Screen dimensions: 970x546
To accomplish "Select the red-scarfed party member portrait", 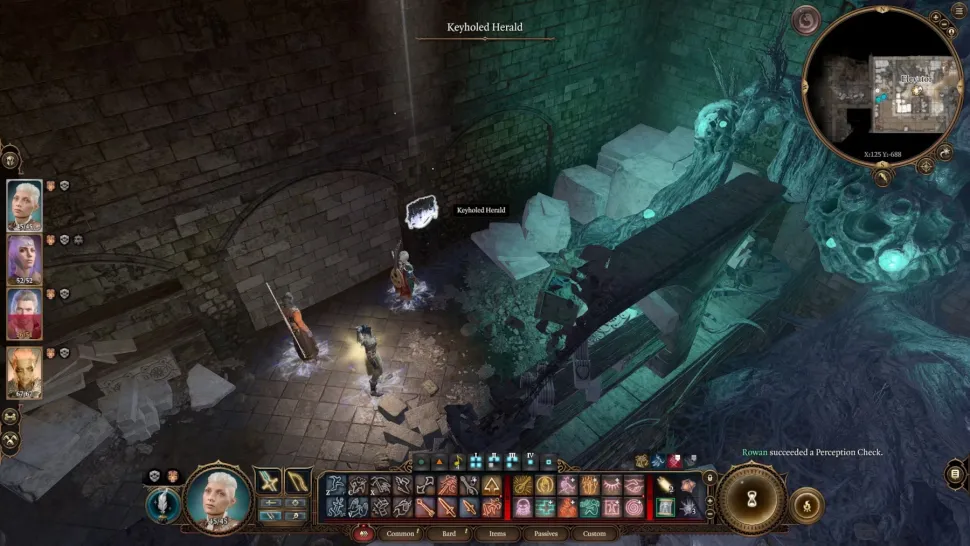I will (x=25, y=313).
